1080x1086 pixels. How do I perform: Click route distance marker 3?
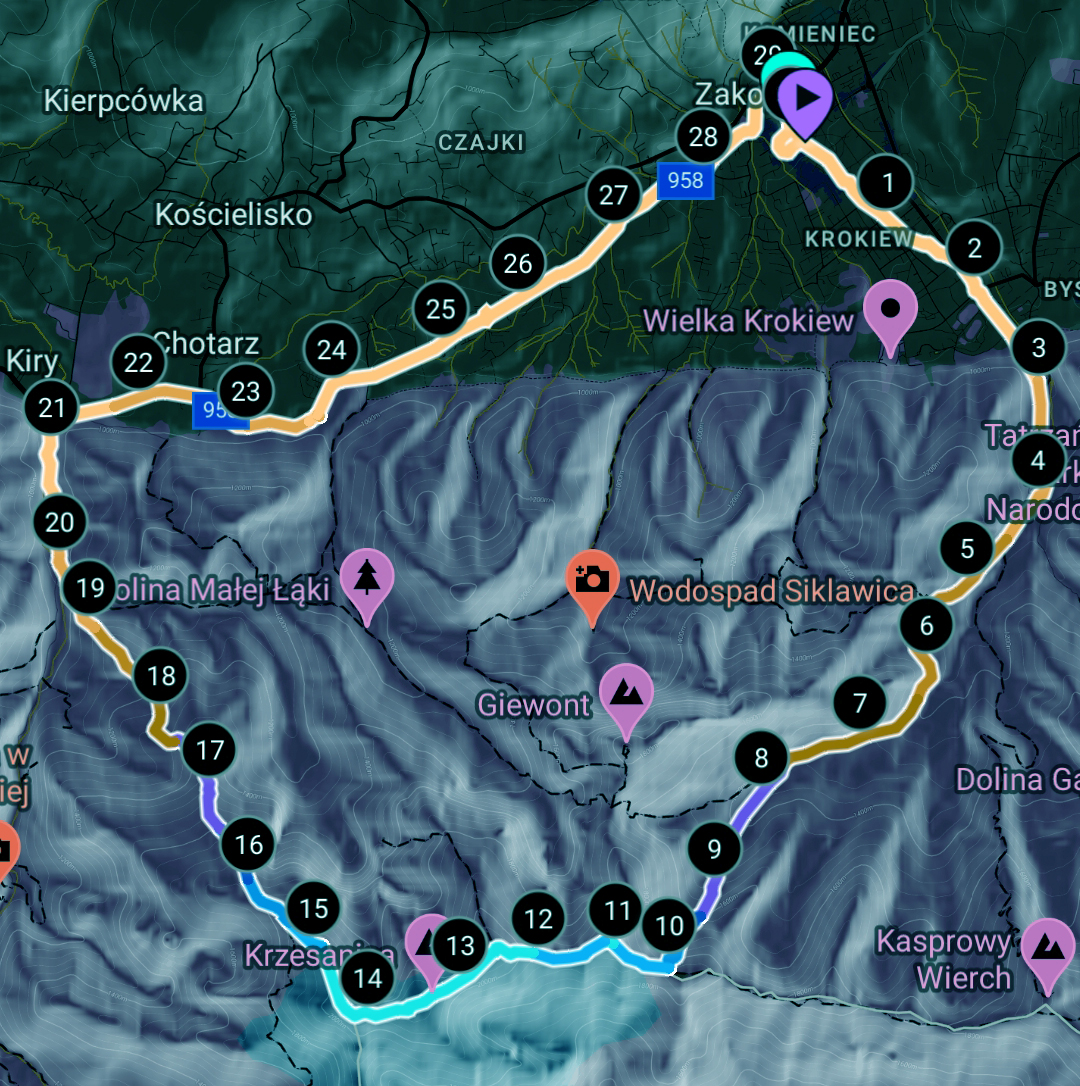(1039, 347)
